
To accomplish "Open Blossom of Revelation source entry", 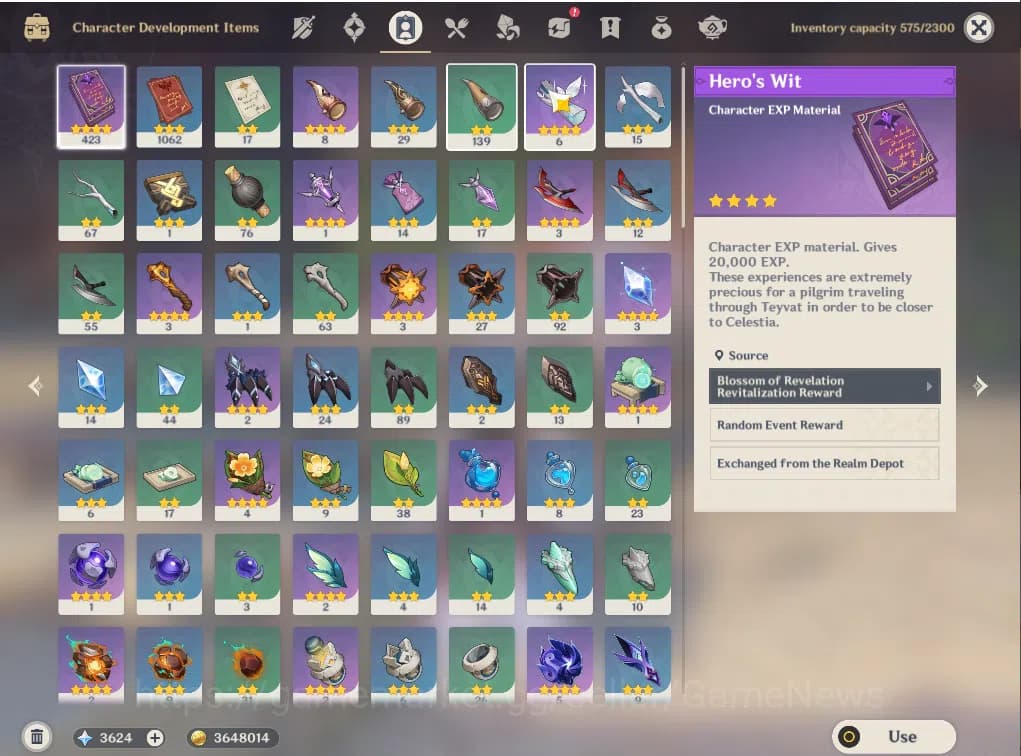I will tap(824, 386).
